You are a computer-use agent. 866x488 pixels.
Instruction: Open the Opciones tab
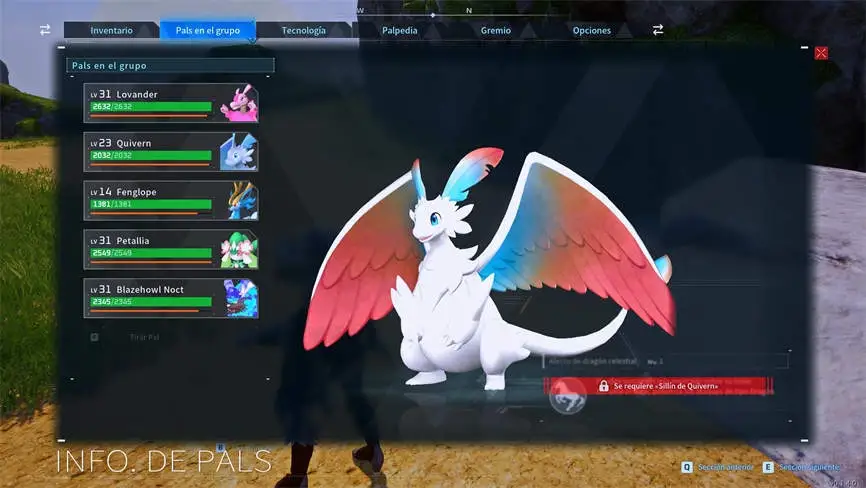tap(591, 30)
